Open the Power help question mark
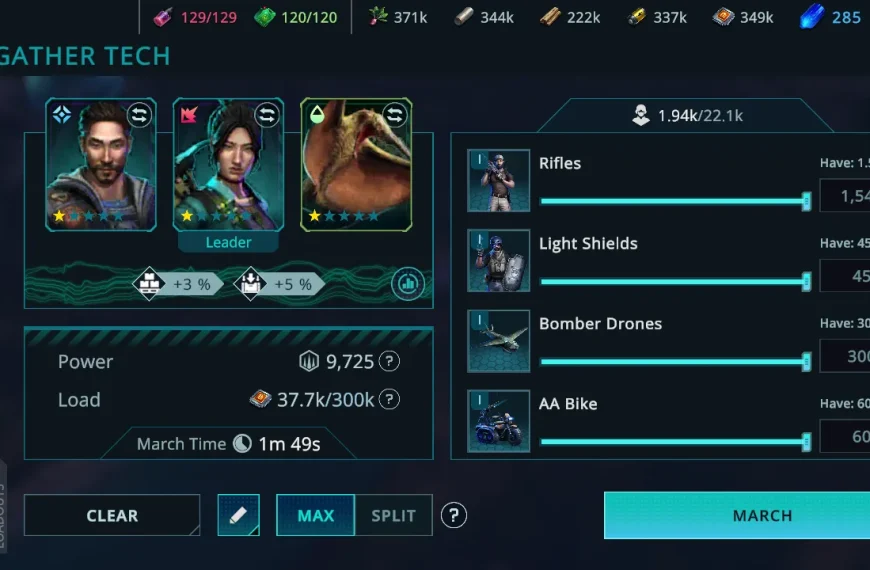Viewport: 870px width, 570px height. point(390,362)
